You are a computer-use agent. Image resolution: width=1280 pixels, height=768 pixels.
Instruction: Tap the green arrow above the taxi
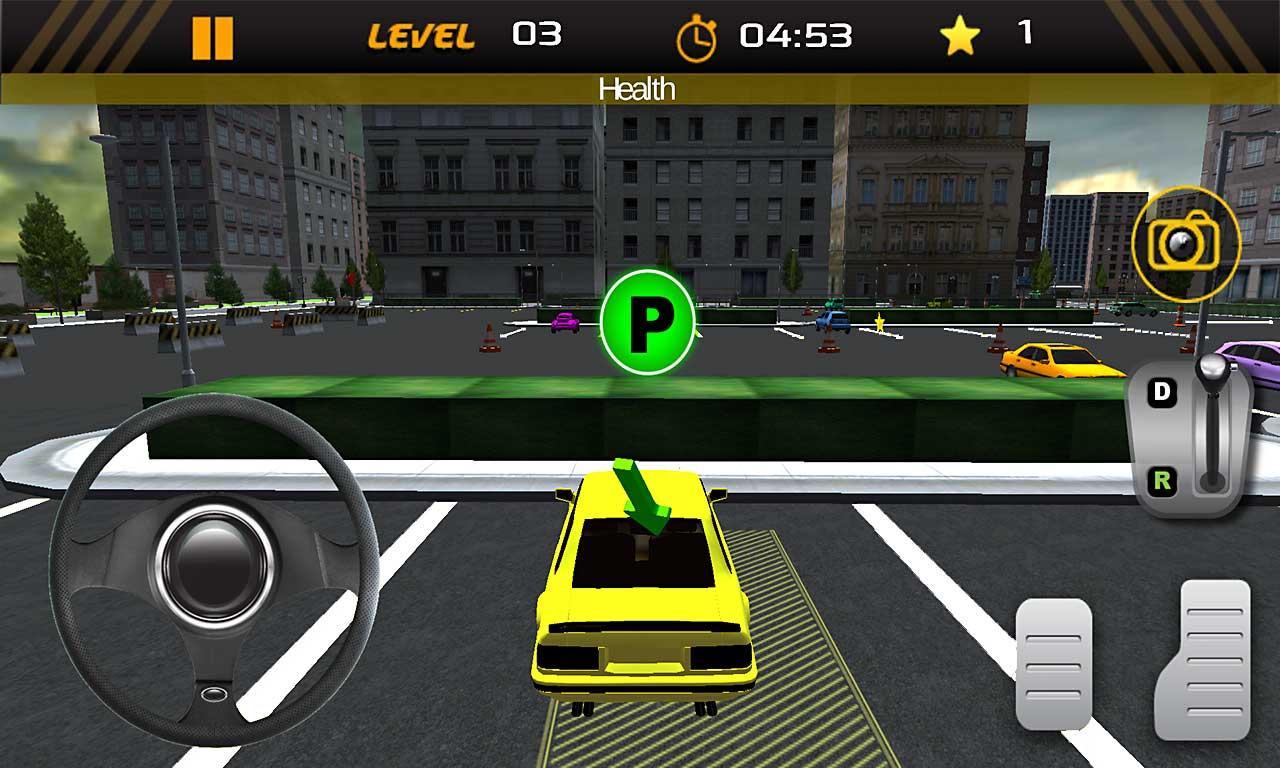coord(642,495)
